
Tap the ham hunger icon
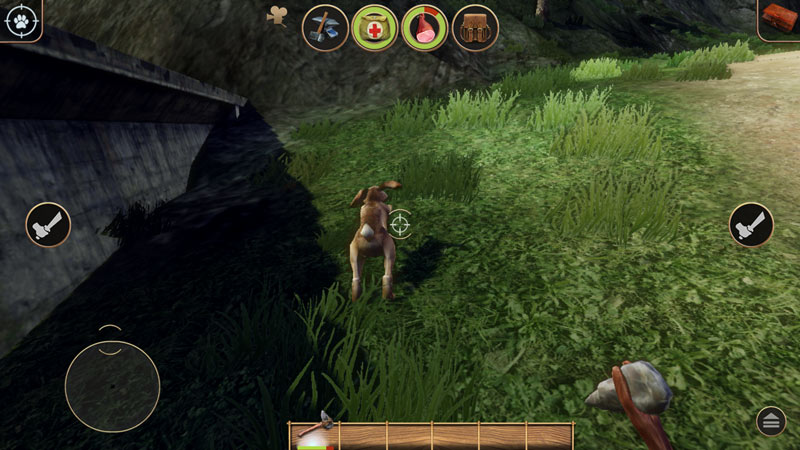click(x=424, y=28)
